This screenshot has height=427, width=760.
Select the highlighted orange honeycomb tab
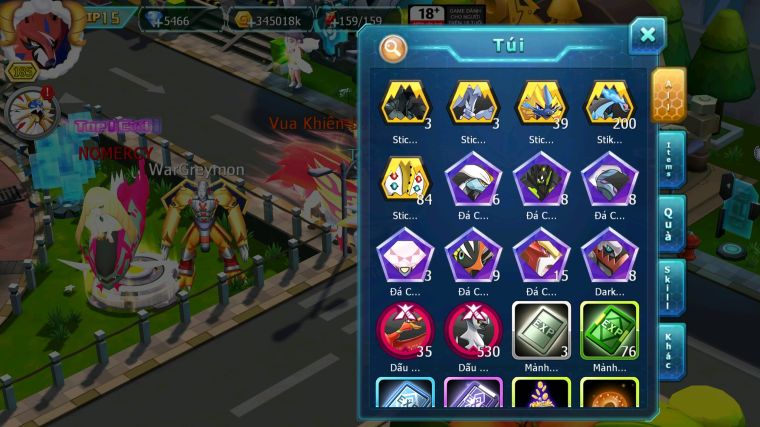click(x=667, y=94)
